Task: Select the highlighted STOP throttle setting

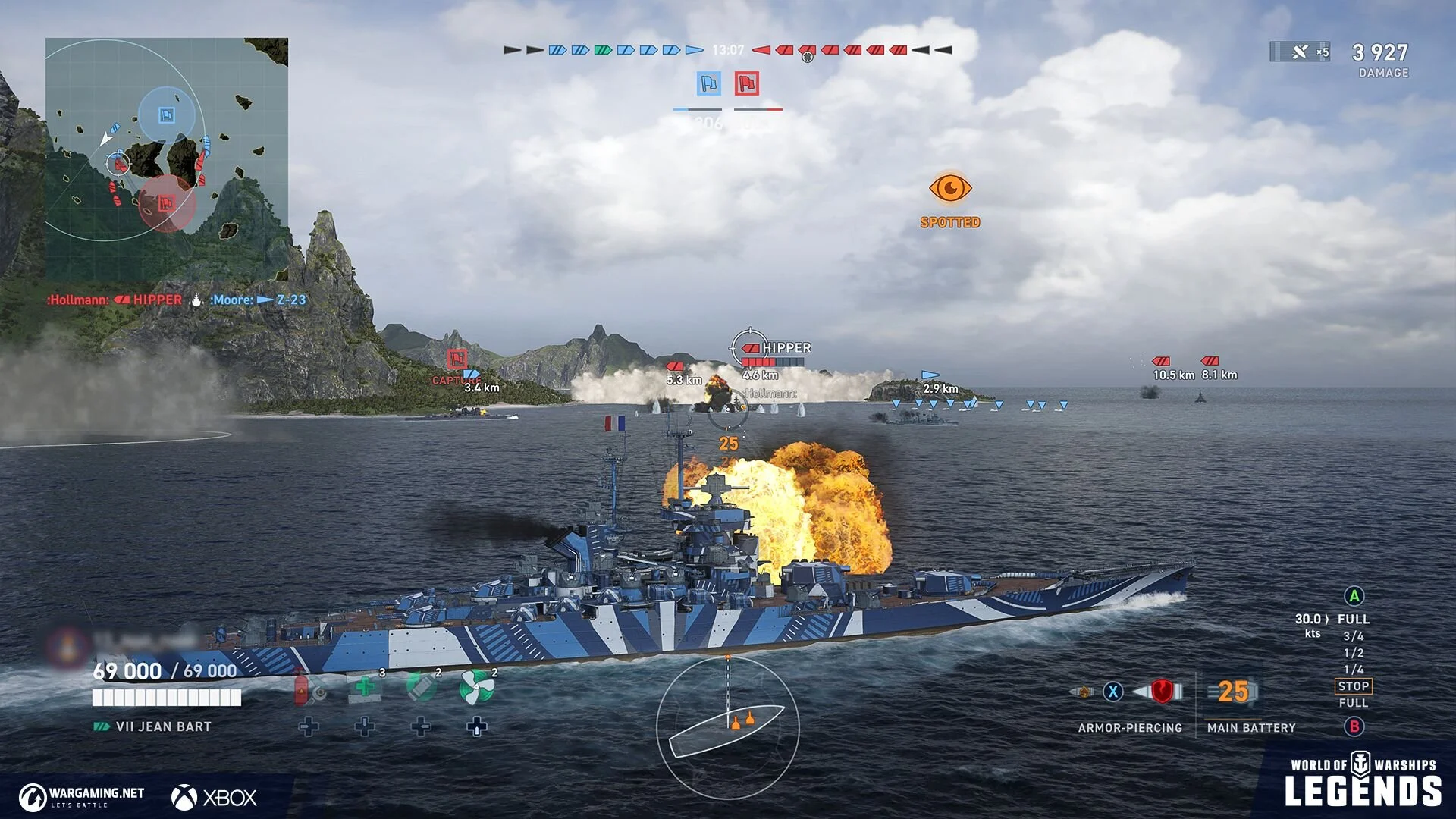Action: 1354,686
